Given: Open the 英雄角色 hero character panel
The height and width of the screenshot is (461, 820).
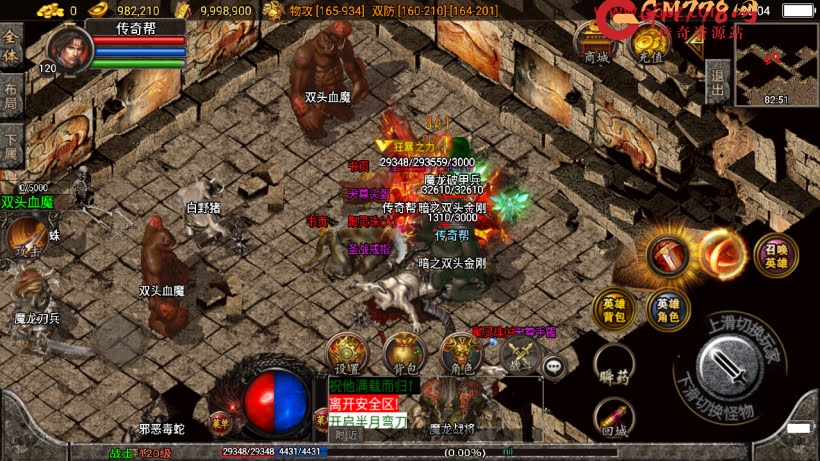Looking at the screenshot, I should (667, 309).
